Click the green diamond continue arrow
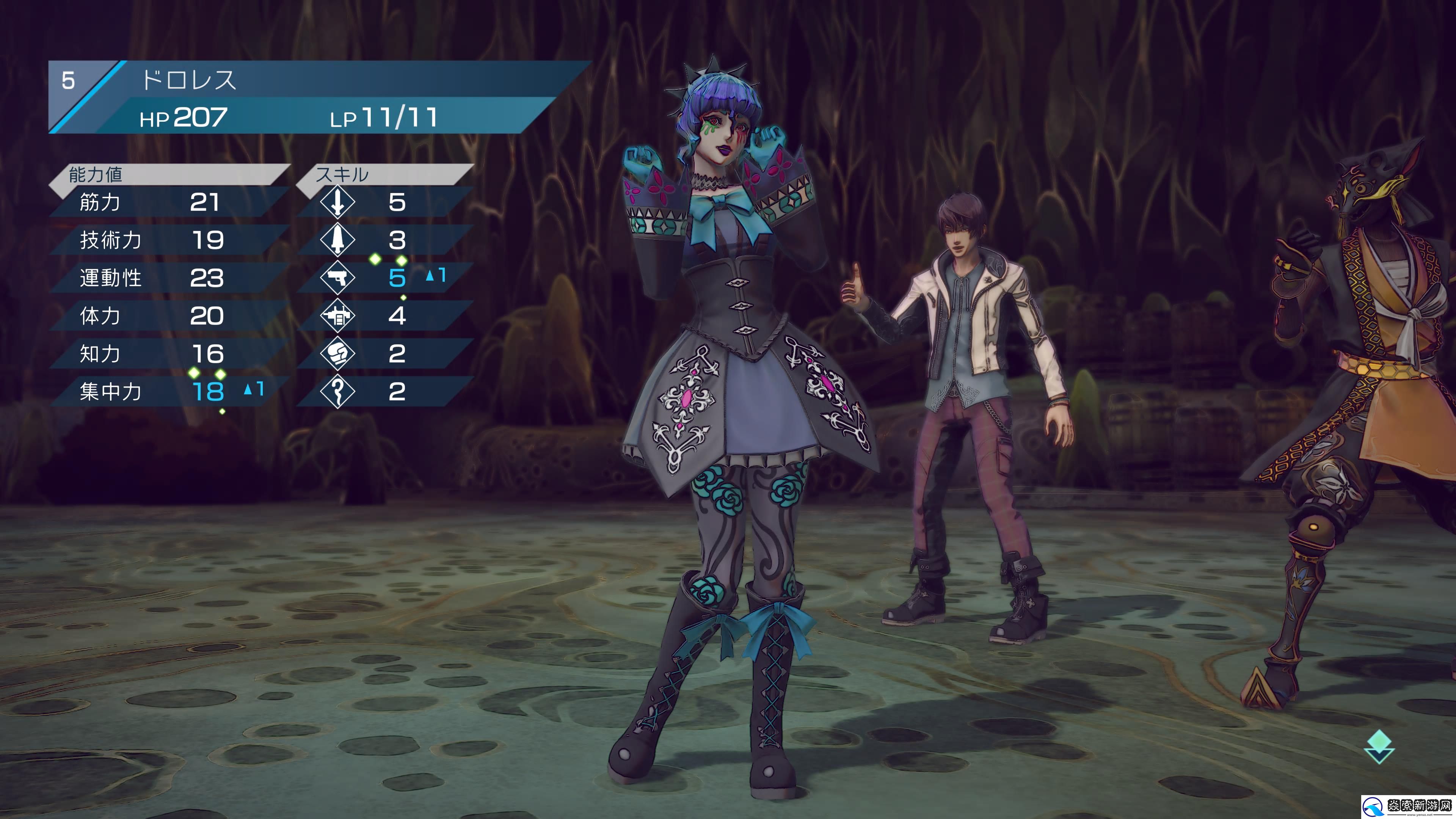 (1379, 745)
